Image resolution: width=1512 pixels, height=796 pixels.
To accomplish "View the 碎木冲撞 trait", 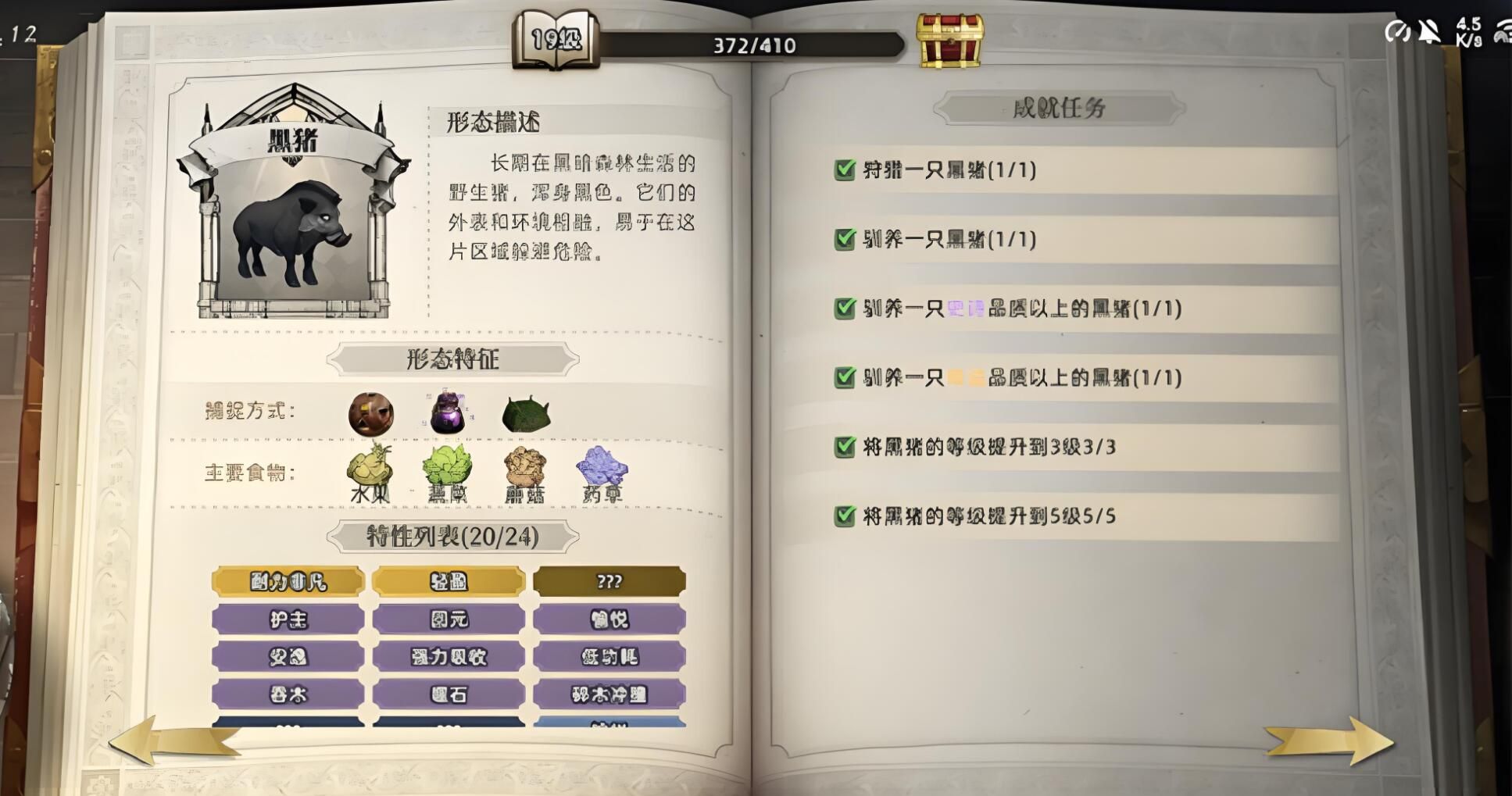I will coord(609,694).
